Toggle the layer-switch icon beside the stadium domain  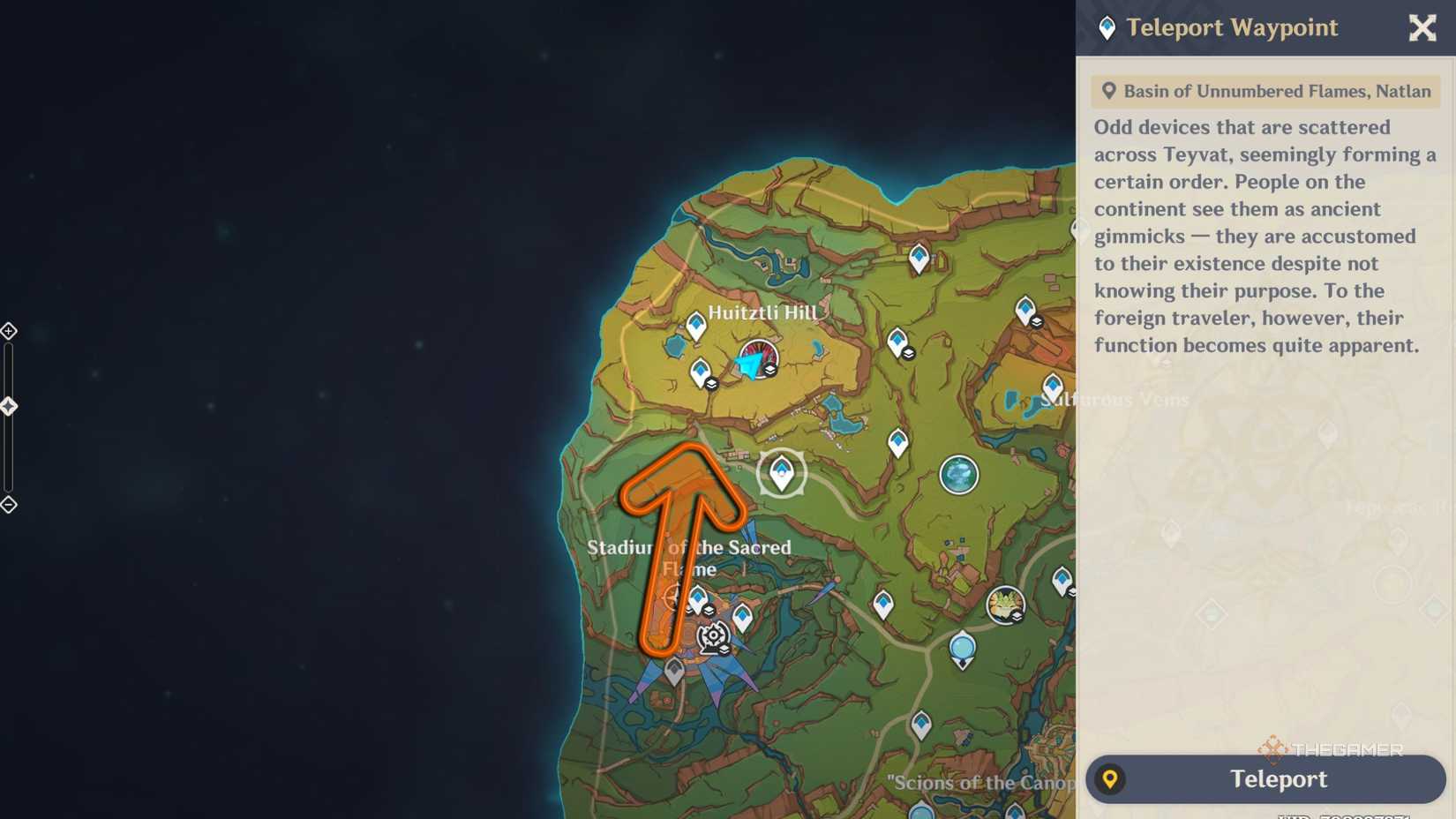pyautogui.click(x=724, y=649)
